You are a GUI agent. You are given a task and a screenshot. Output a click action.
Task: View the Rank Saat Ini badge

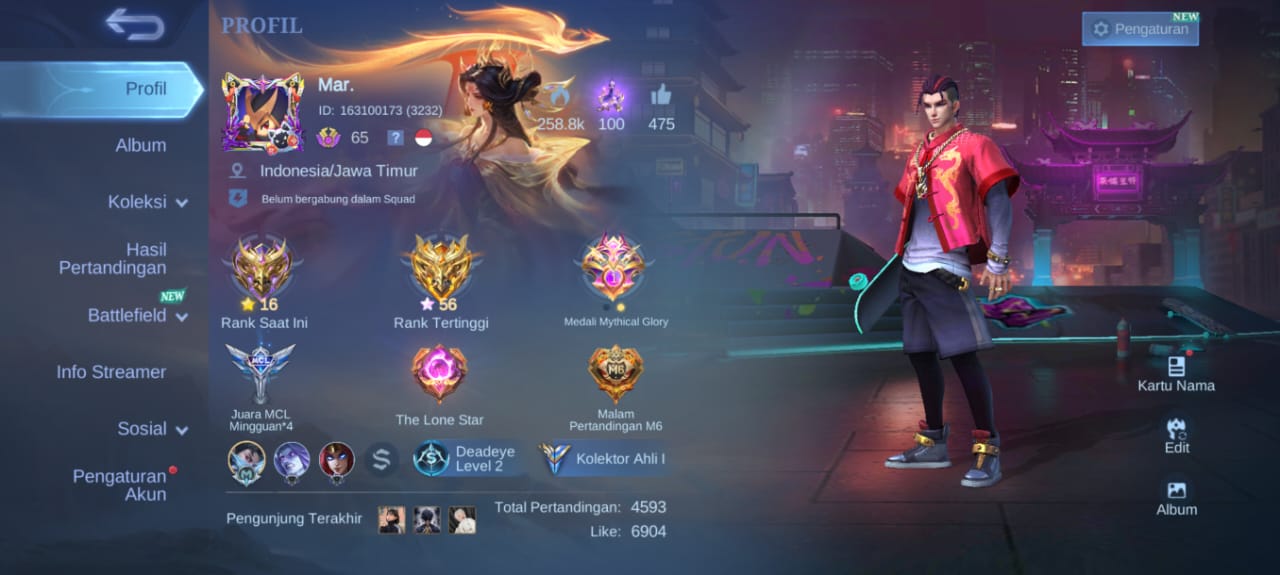tap(262, 270)
